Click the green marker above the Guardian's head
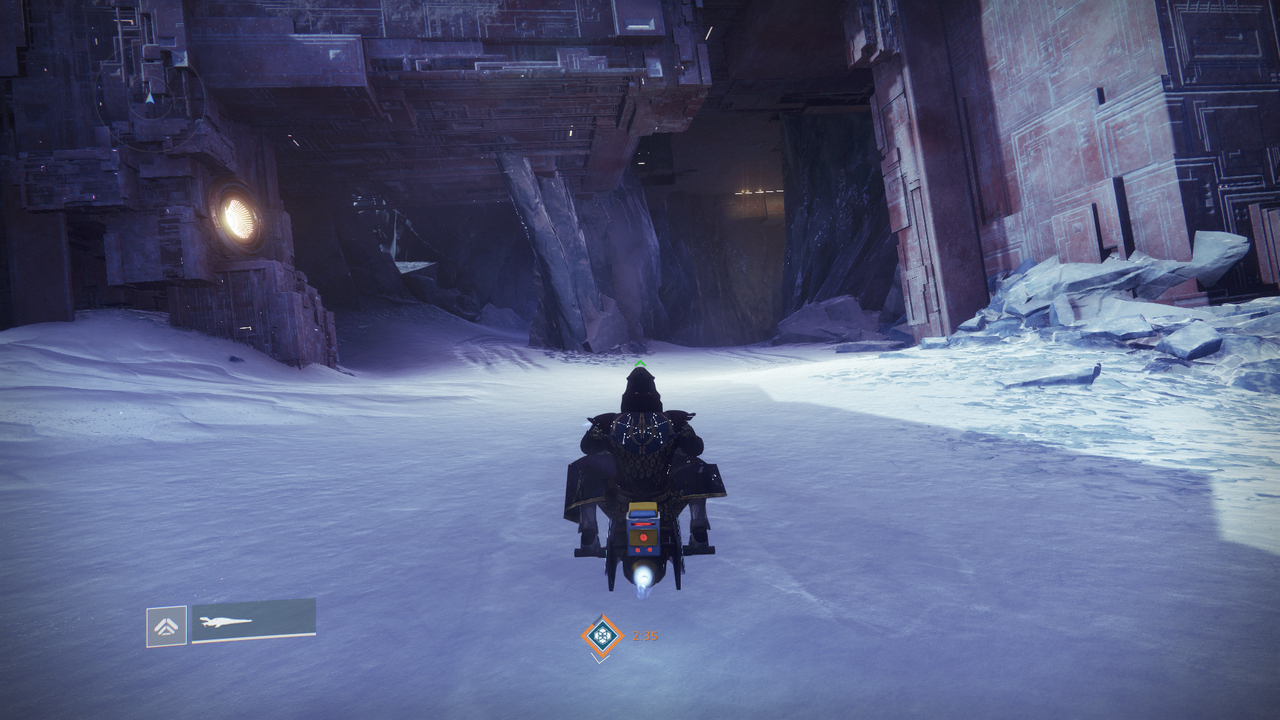The width and height of the screenshot is (1280, 720). coord(638,362)
